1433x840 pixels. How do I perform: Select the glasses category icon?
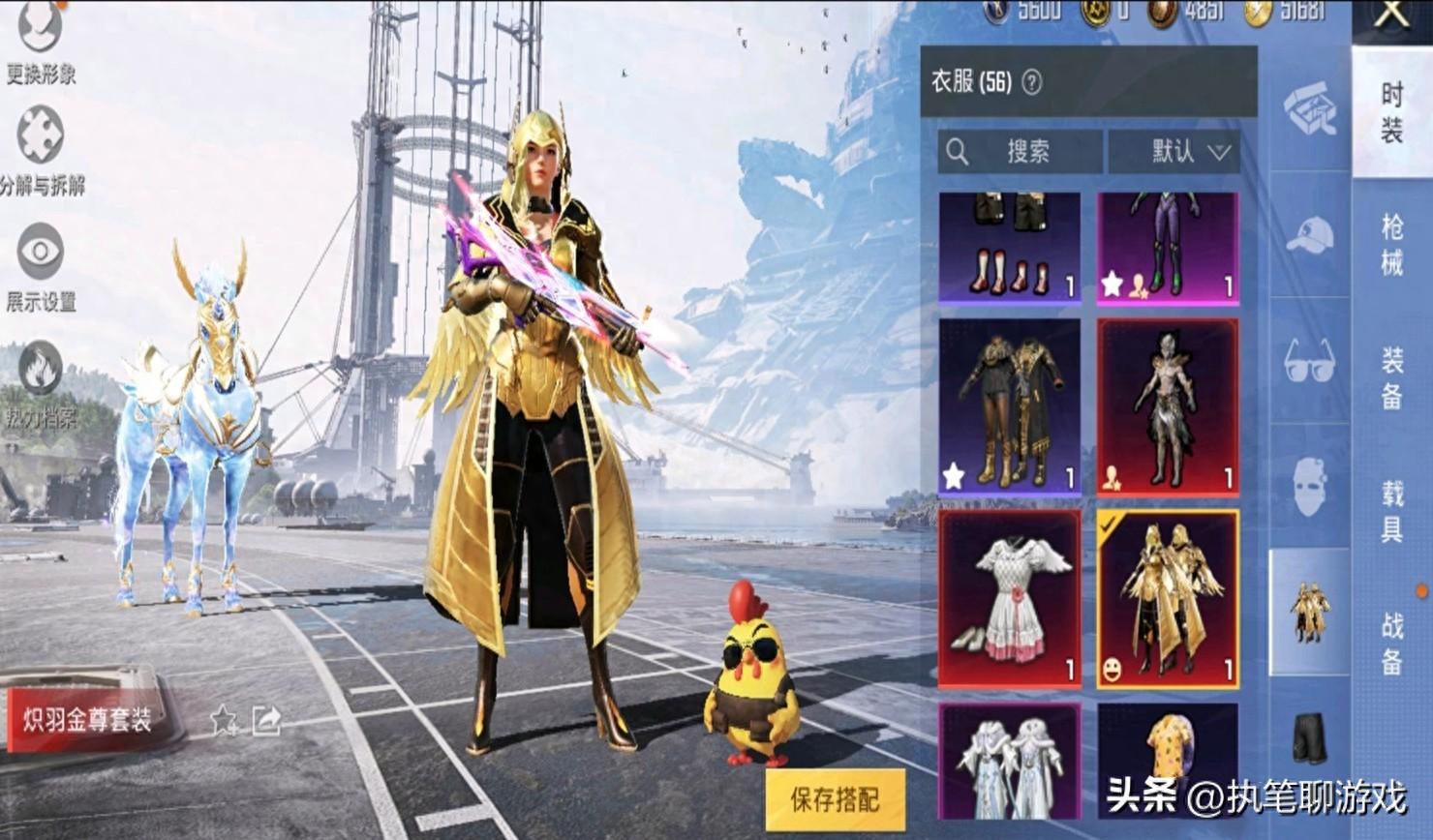pos(1309,362)
